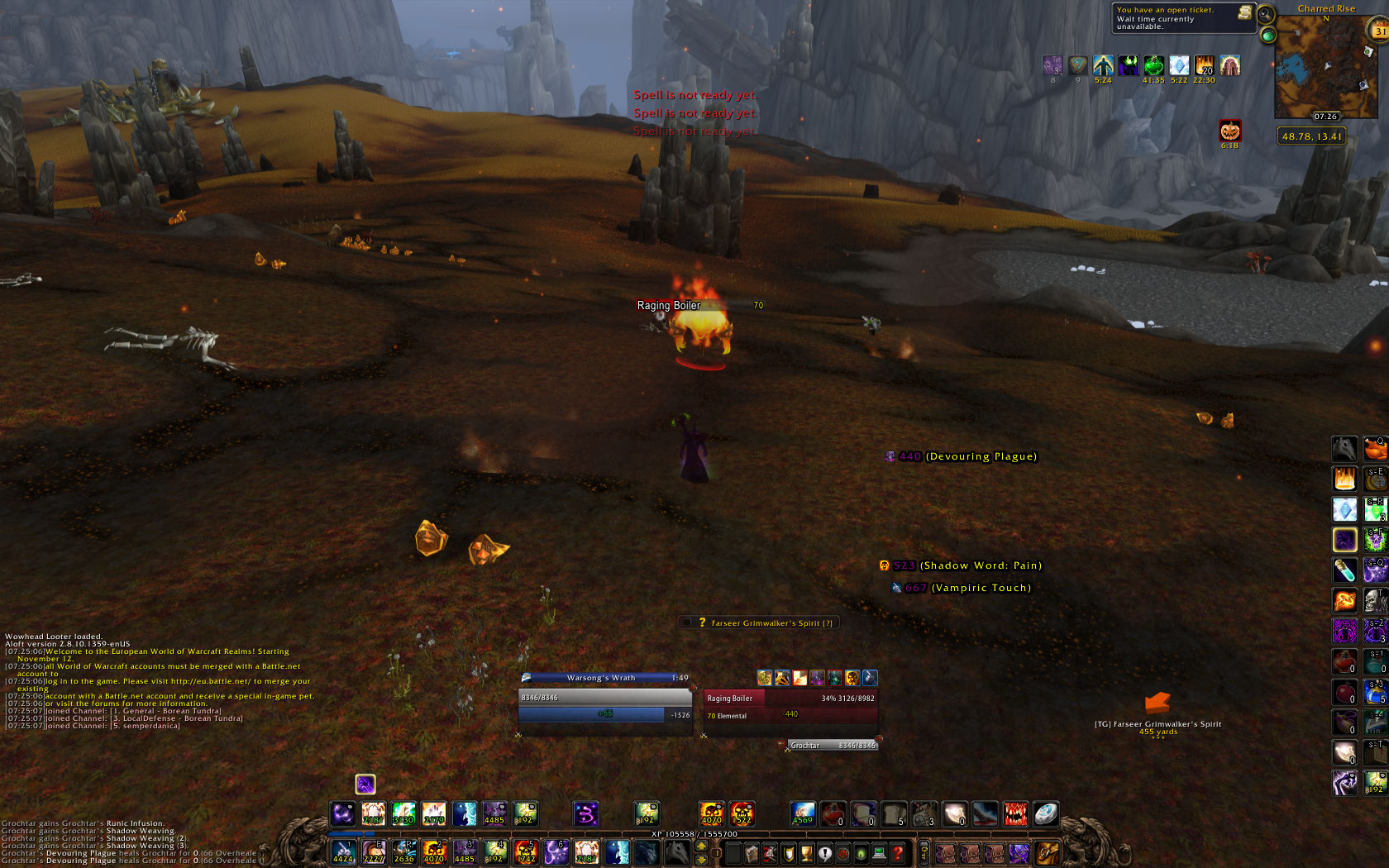Page the action bar up with arrow
Screen dimensions: 1389x868
[701, 846]
